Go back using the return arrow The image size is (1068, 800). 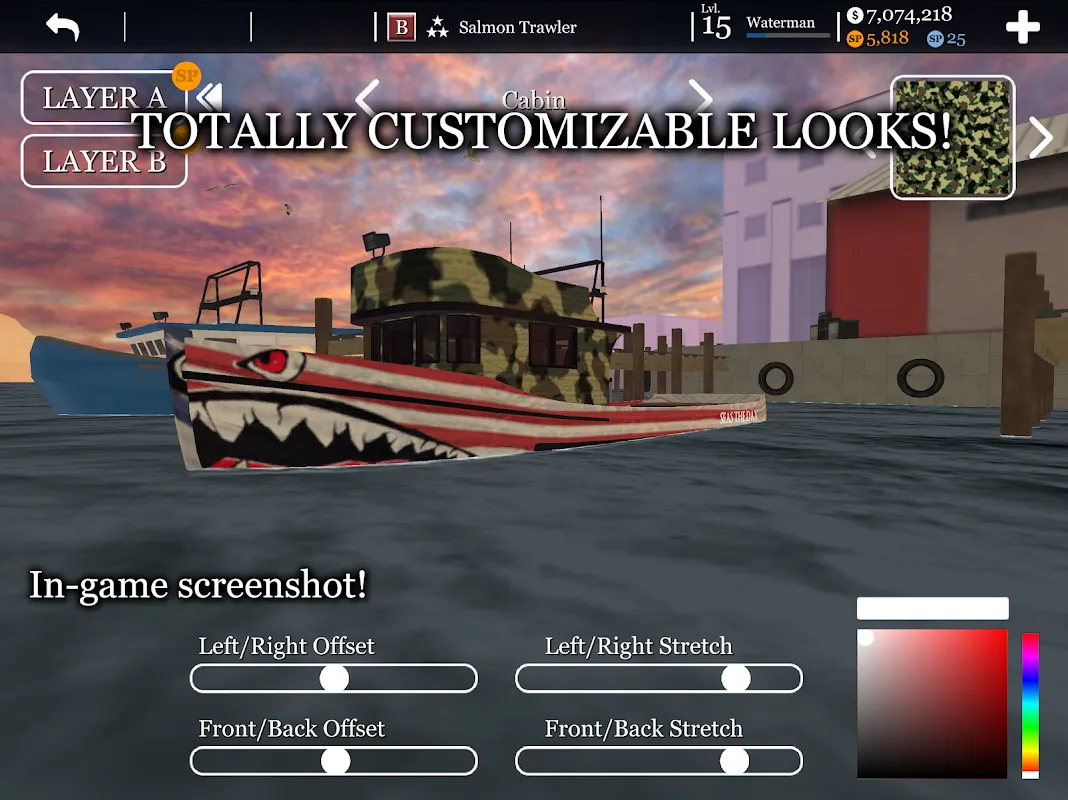click(x=62, y=27)
